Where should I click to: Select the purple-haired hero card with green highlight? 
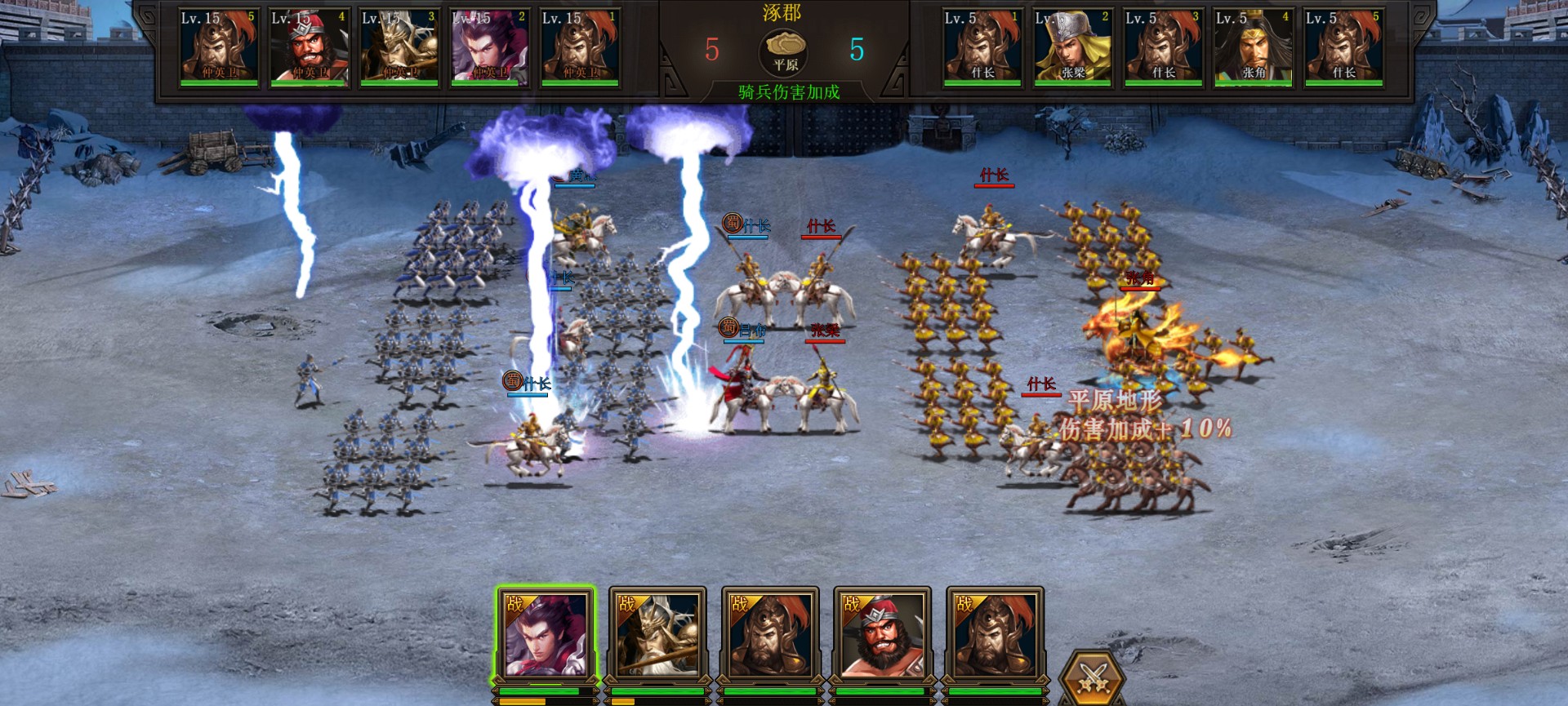point(545,636)
